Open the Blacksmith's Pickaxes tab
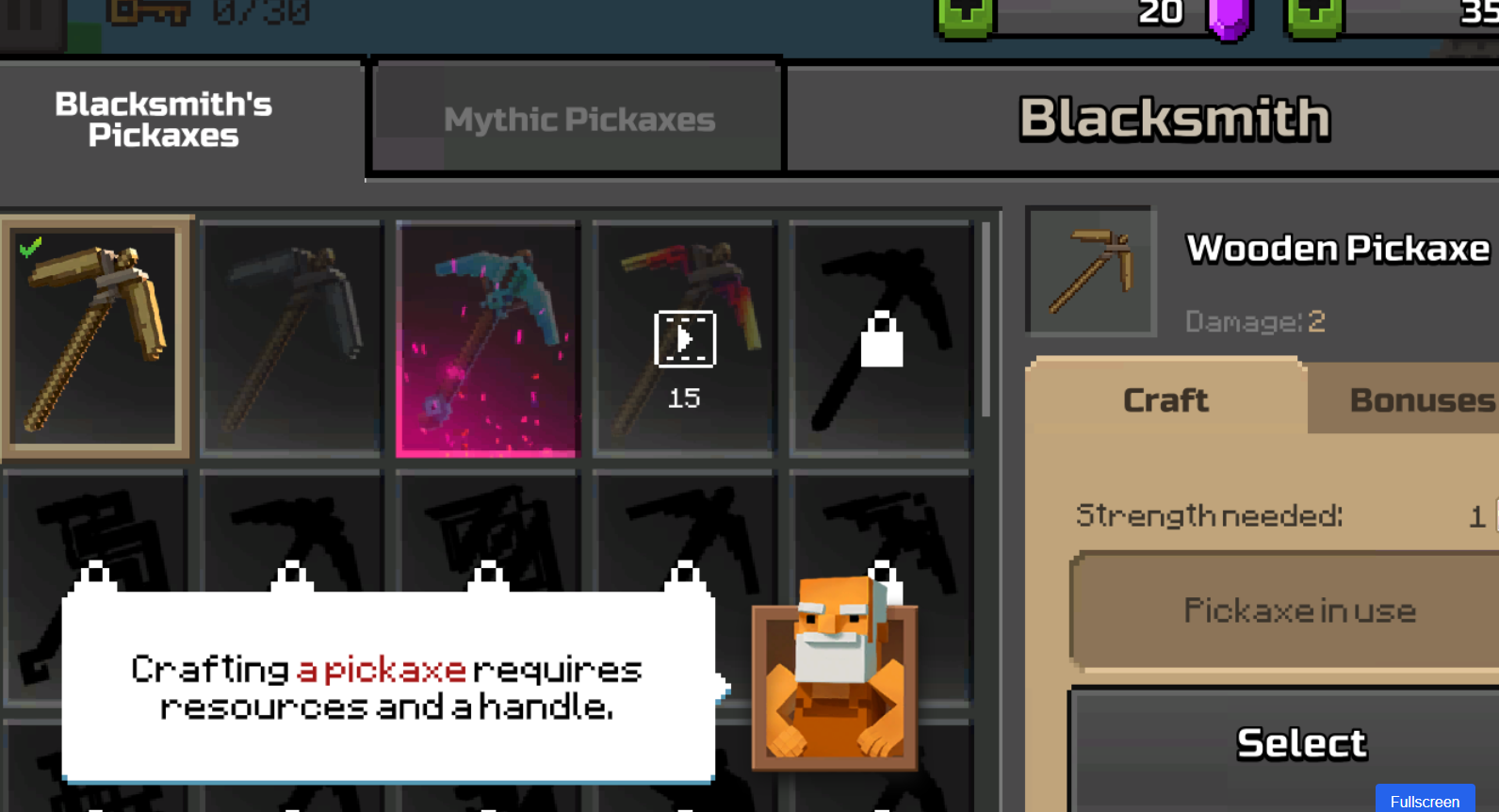Screen dimensions: 1499x812 [163, 120]
